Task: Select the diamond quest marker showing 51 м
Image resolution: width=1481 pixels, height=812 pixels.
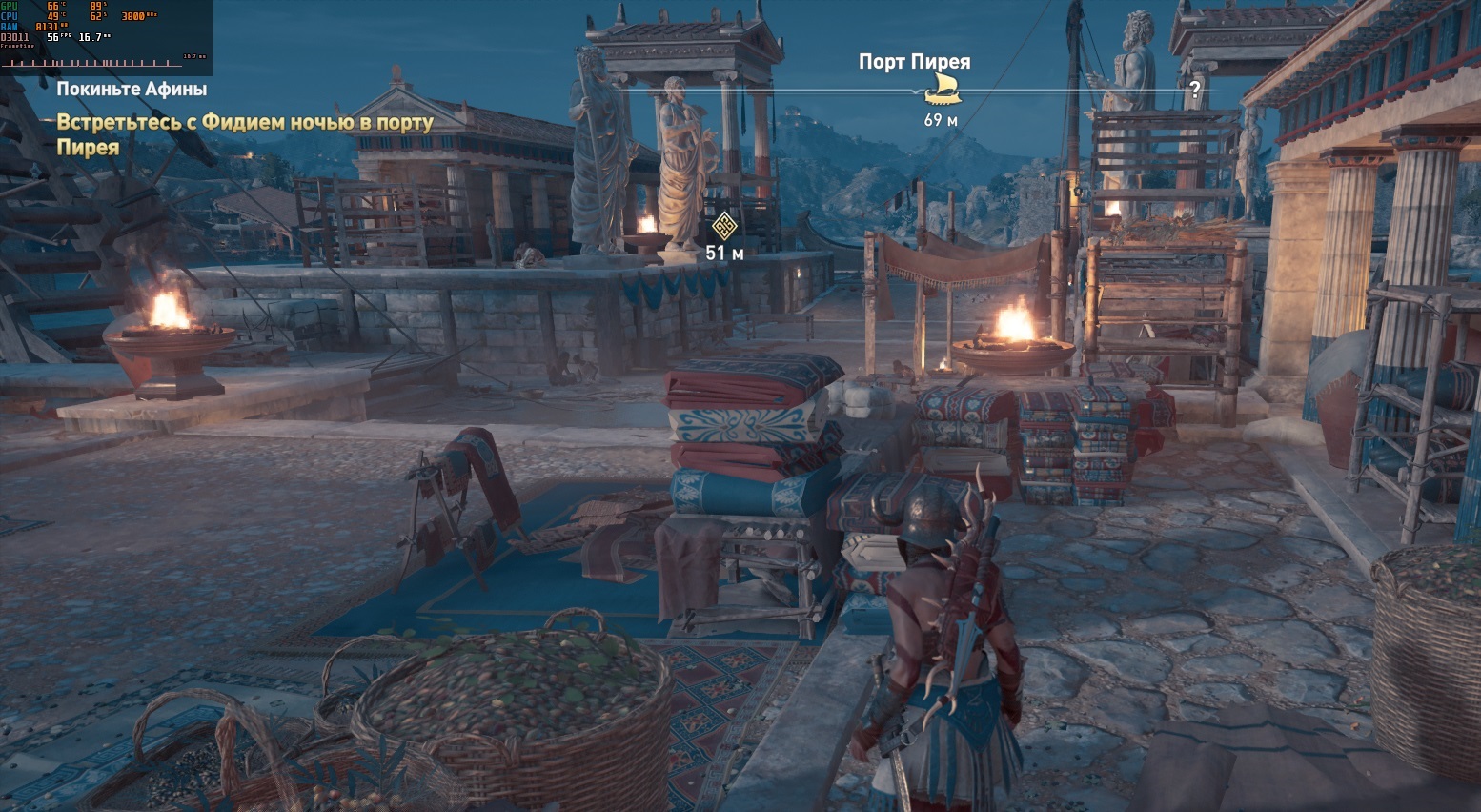Action: pos(723,227)
